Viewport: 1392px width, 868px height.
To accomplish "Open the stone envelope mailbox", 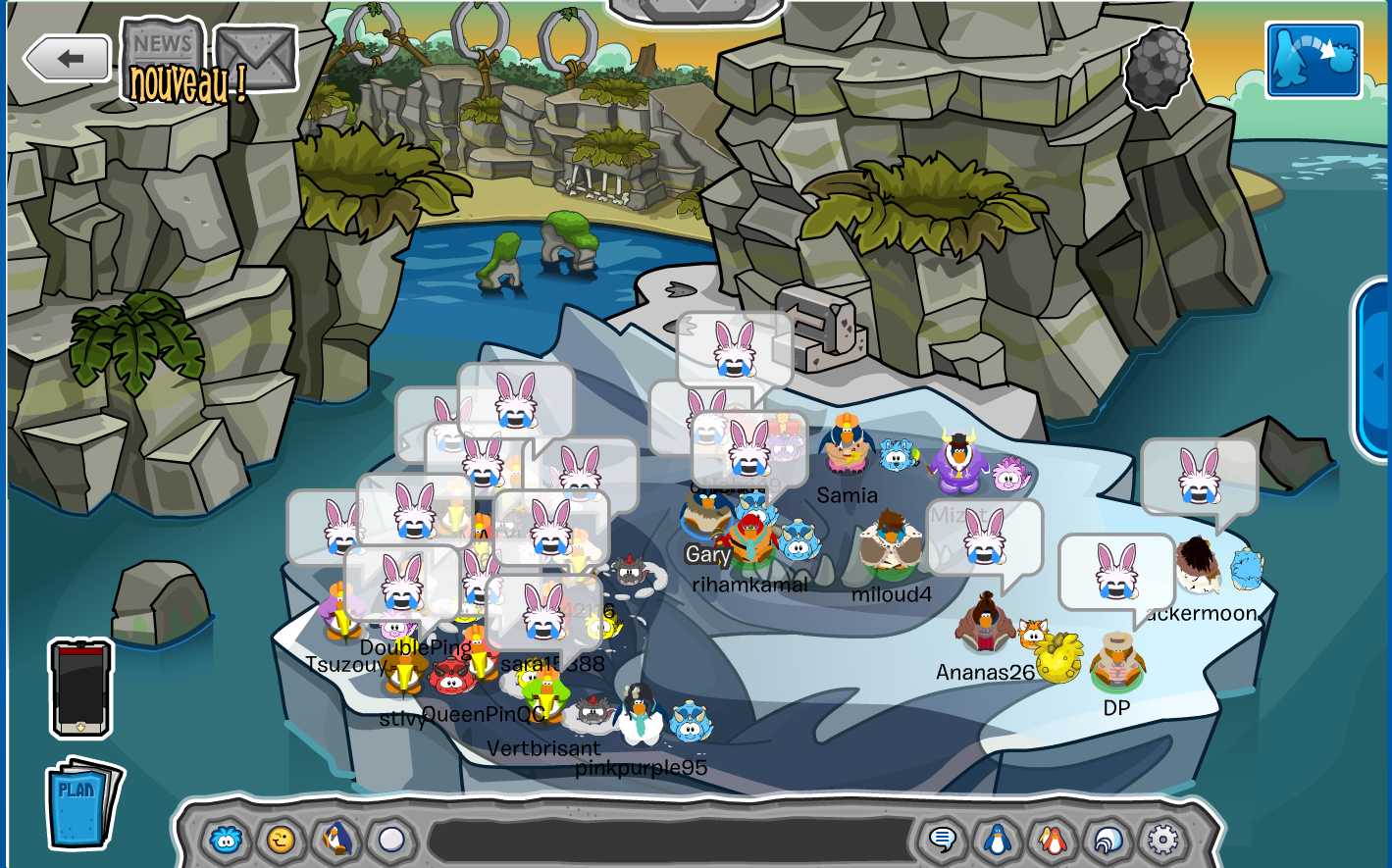I will coord(256,57).
